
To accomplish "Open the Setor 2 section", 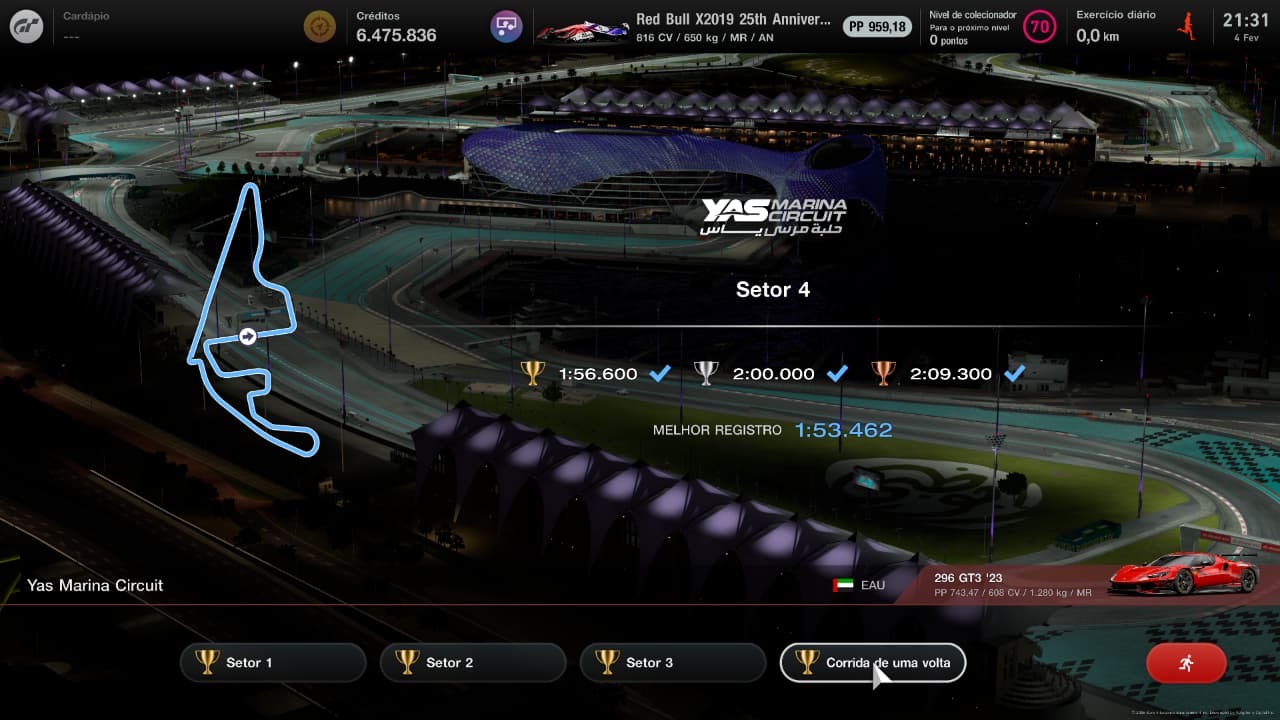I will click(x=472, y=662).
